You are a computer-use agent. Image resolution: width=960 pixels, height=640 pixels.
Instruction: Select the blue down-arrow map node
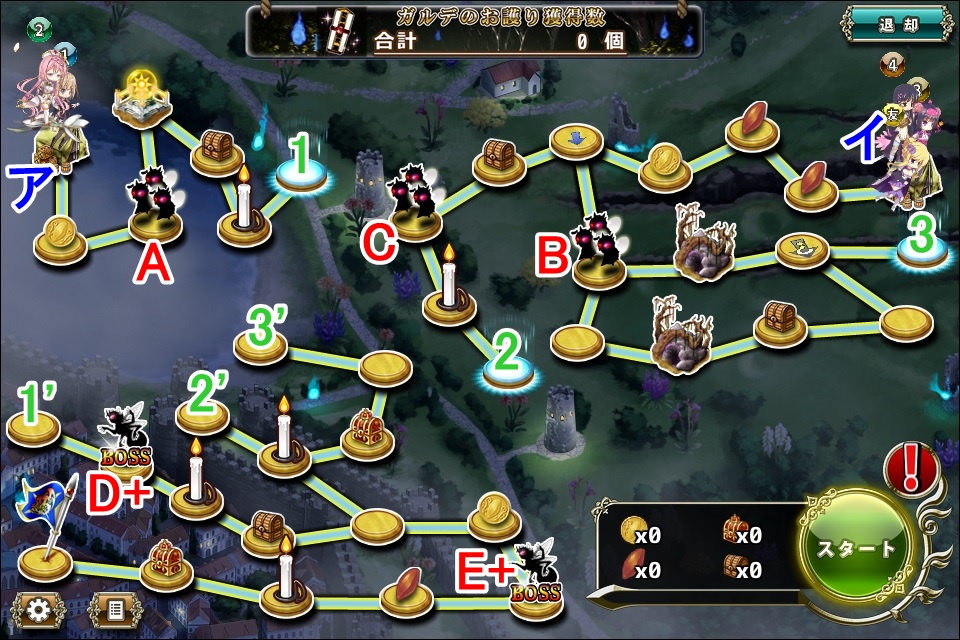coord(577,139)
